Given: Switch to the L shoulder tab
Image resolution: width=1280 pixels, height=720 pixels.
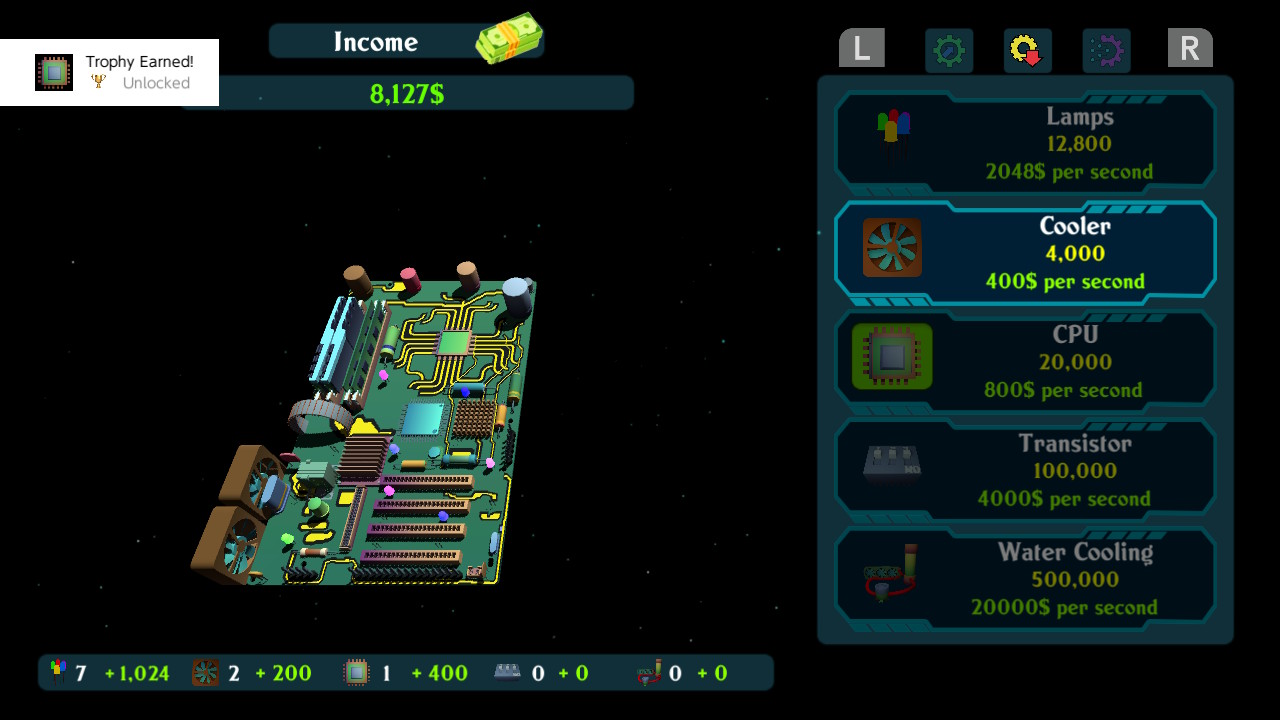Looking at the screenshot, I should tap(861, 47).
